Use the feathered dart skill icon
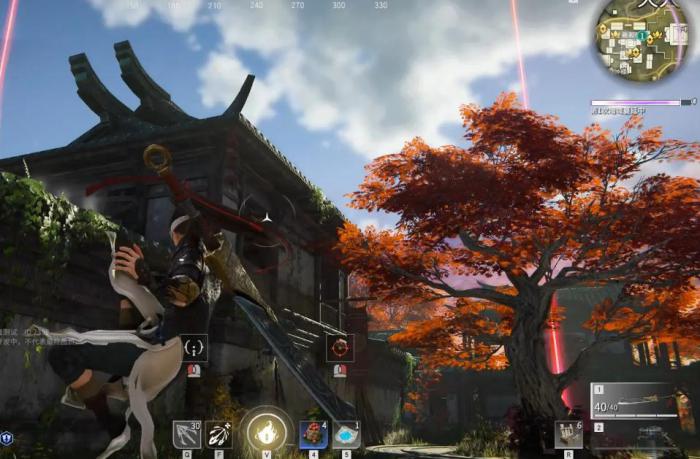 tap(219, 434)
